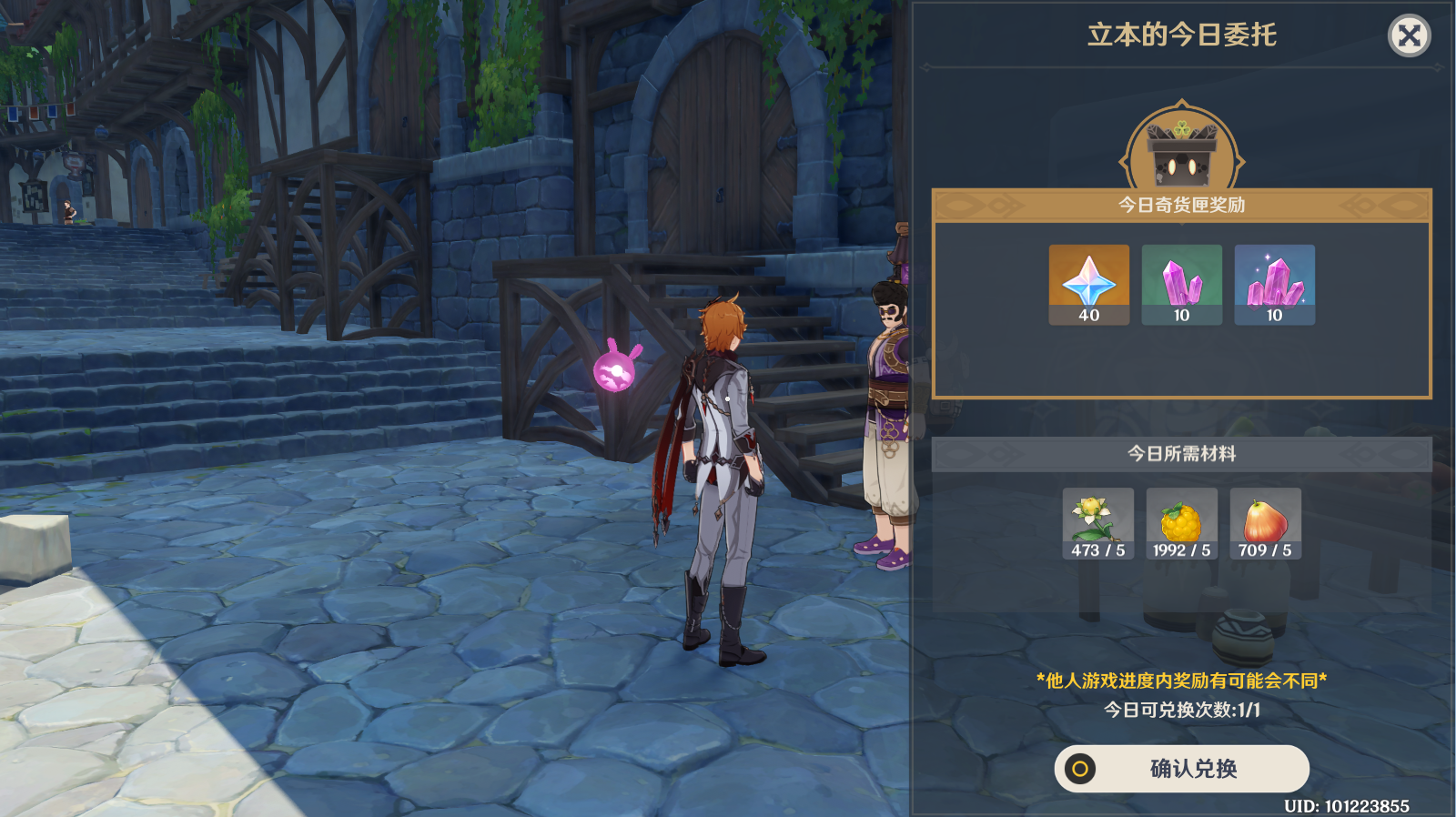The image size is (1456, 817).
Task: Open the red apple material slot
Action: coord(1265,523)
